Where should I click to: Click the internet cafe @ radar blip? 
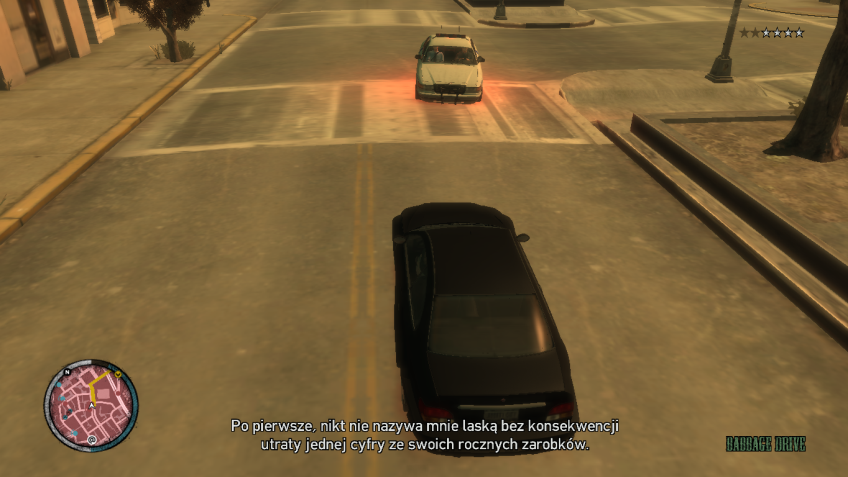(x=92, y=439)
